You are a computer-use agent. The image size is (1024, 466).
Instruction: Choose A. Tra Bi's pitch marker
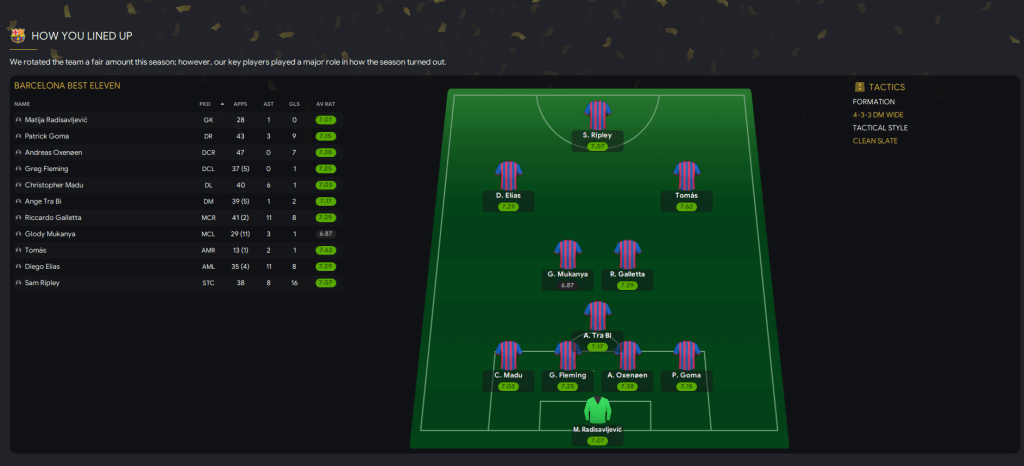click(x=597, y=315)
